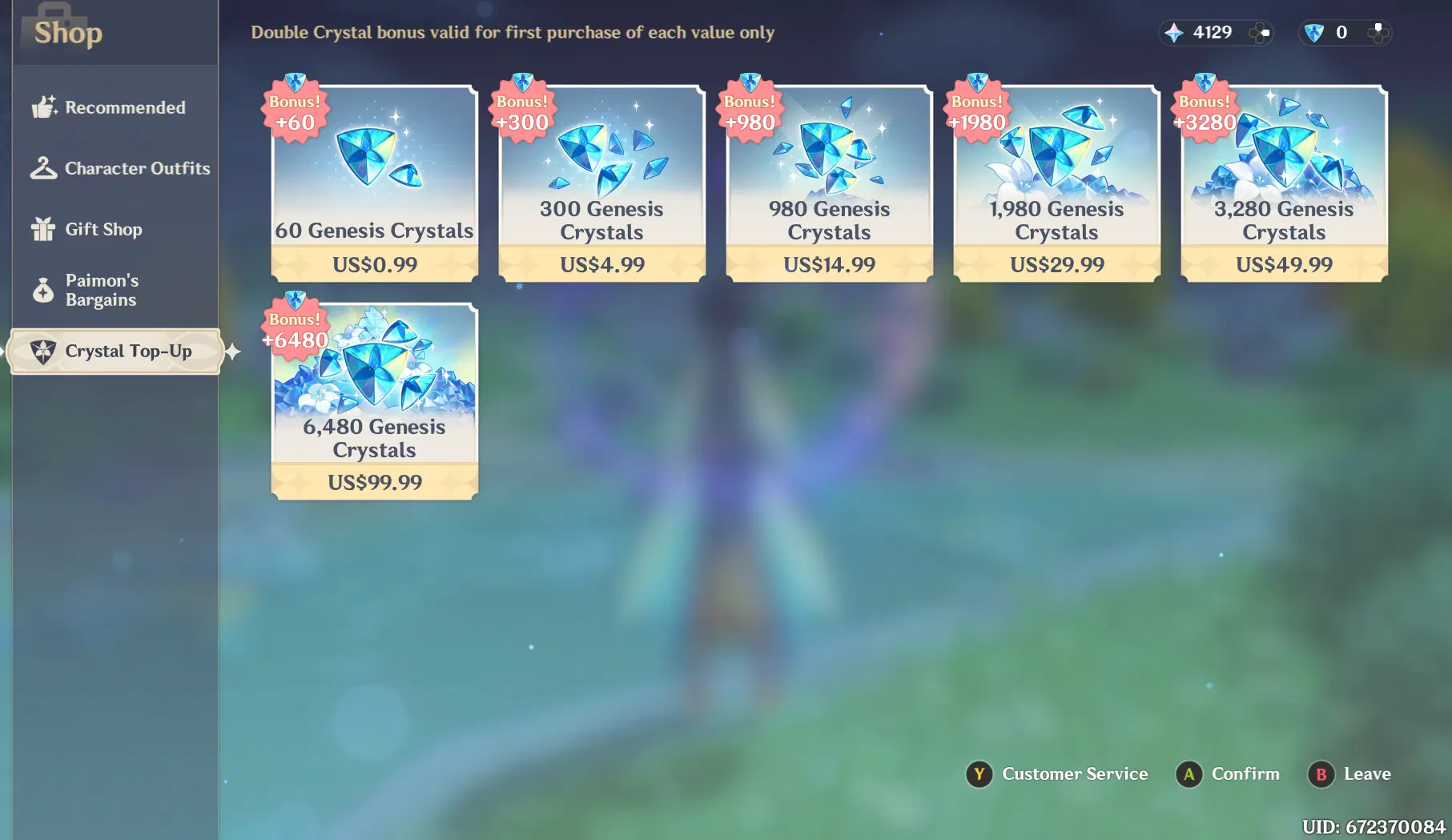Viewport: 1452px width, 840px height.
Task: Click the Paimon's Bargains flask icon
Action: pyautogui.click(x=42, y=290)
